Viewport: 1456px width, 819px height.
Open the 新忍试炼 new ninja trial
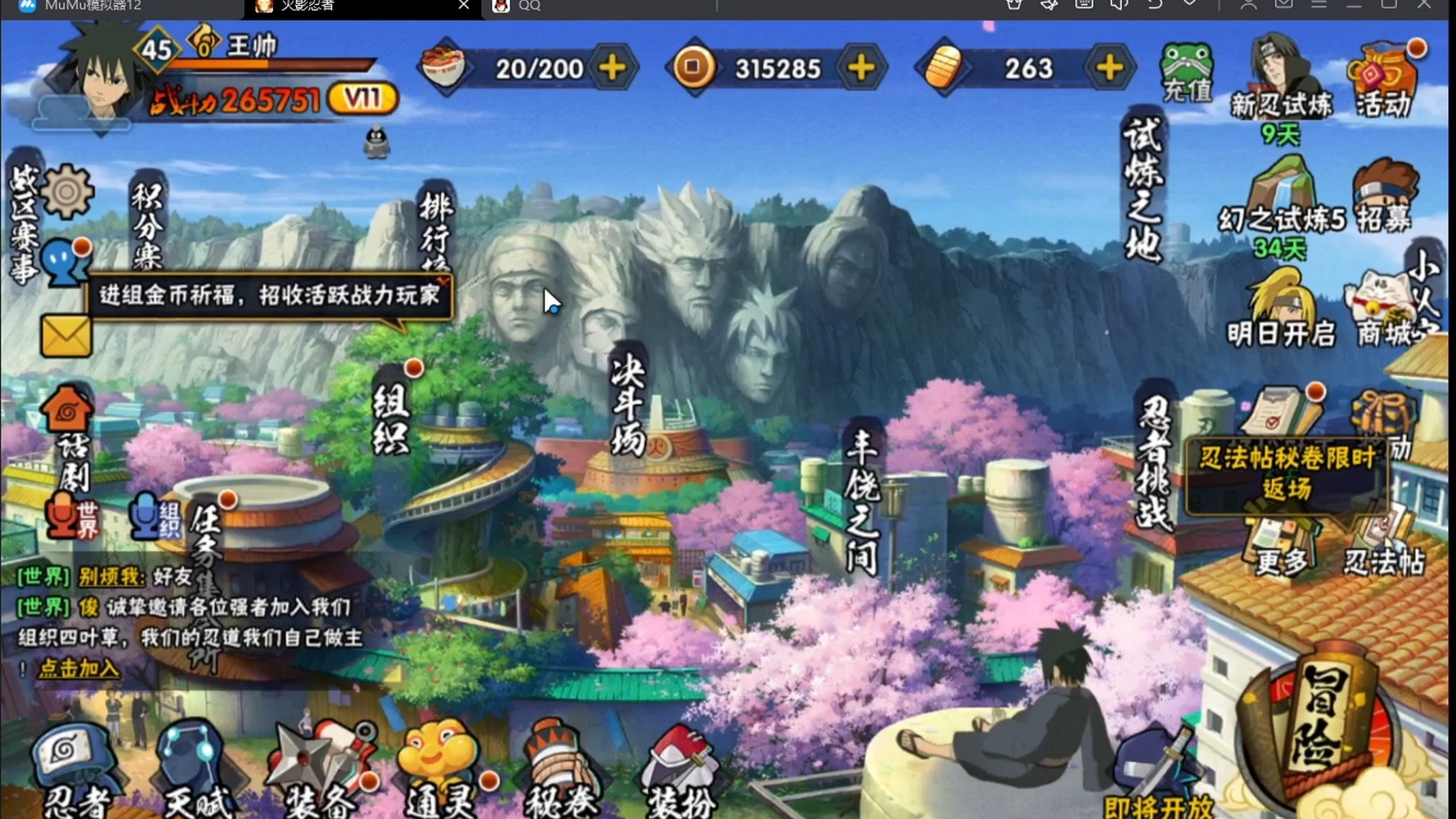(x=1281, y=79)
